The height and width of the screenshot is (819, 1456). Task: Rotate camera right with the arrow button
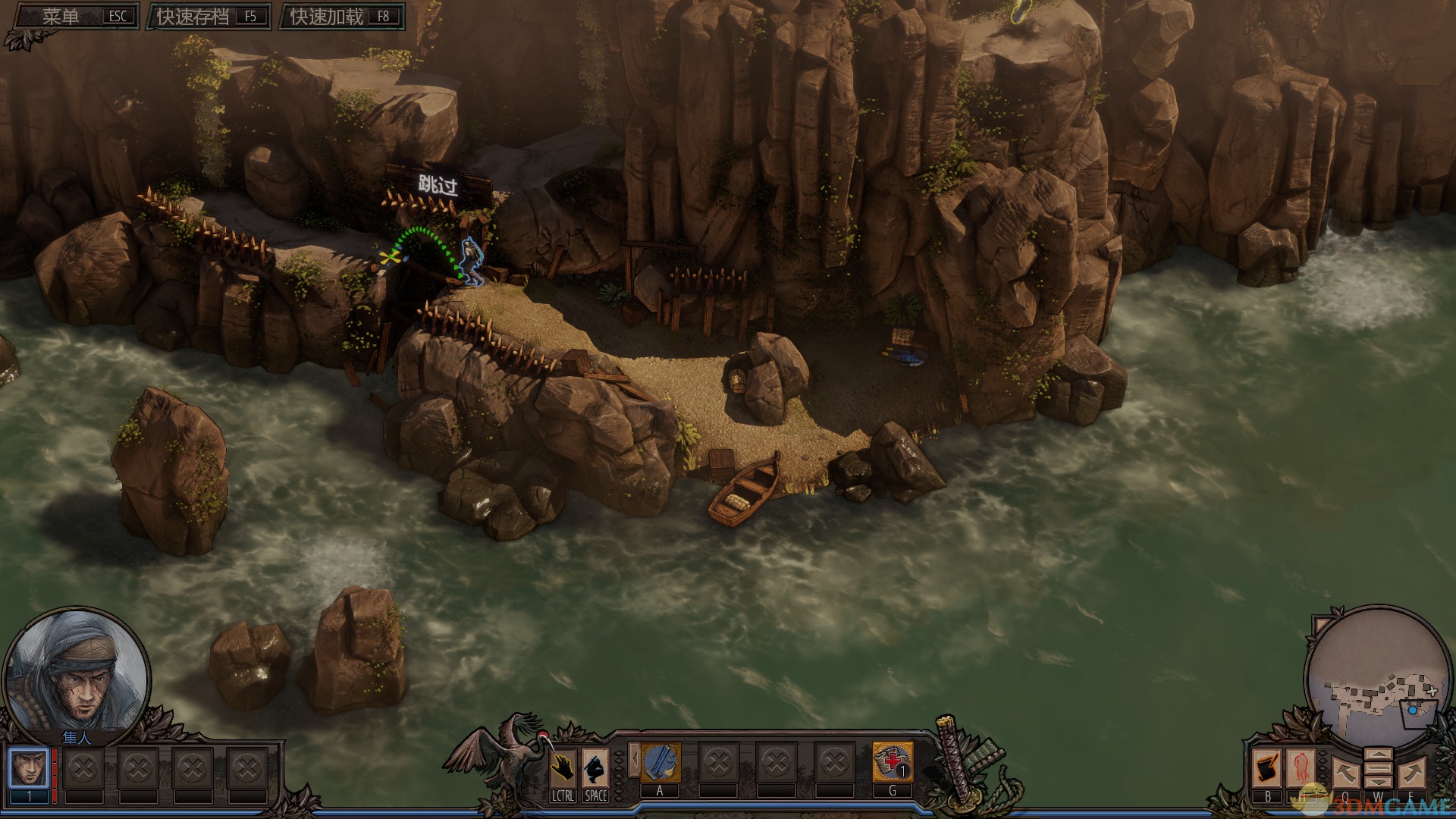(1412, 773)
